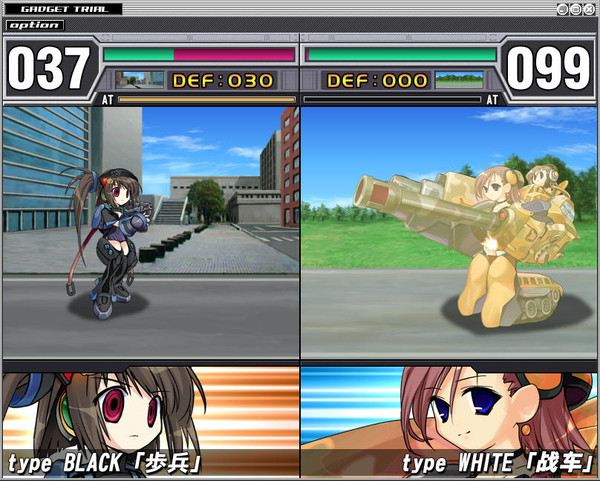Minimize the game window

coord(564,9)
